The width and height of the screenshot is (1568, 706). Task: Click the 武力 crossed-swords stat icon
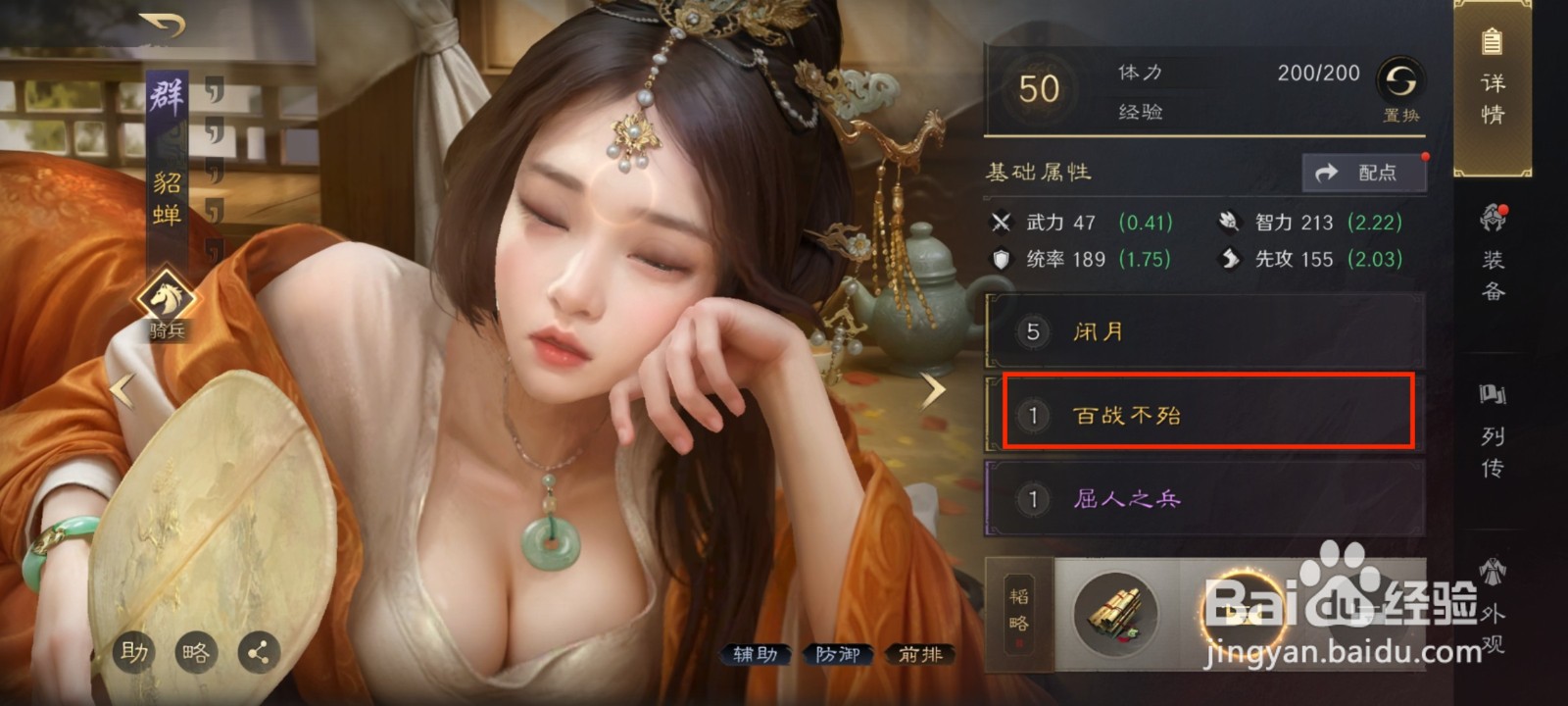click(1002, 224)
